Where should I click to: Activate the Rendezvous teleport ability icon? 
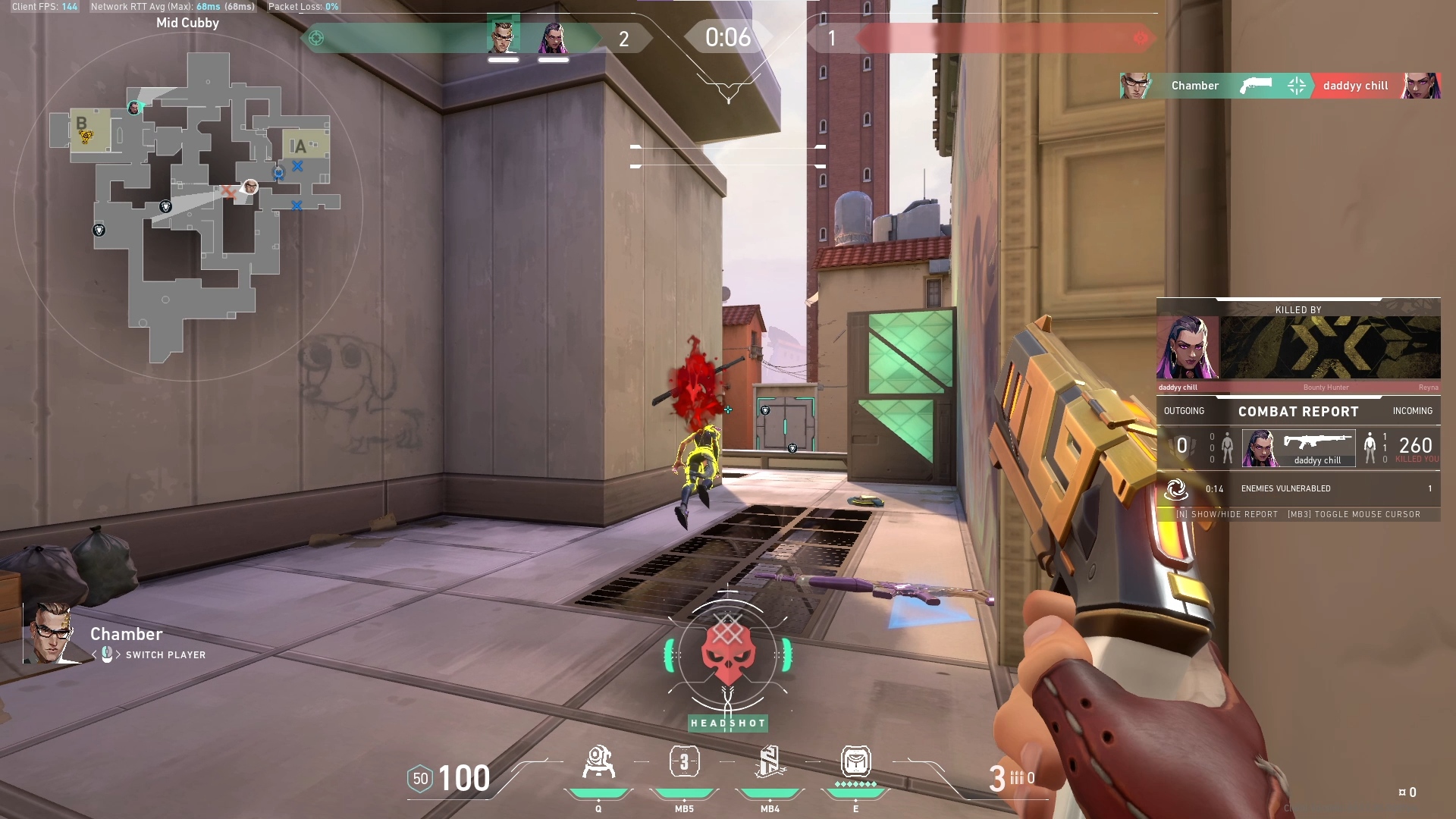click(770, 762)
